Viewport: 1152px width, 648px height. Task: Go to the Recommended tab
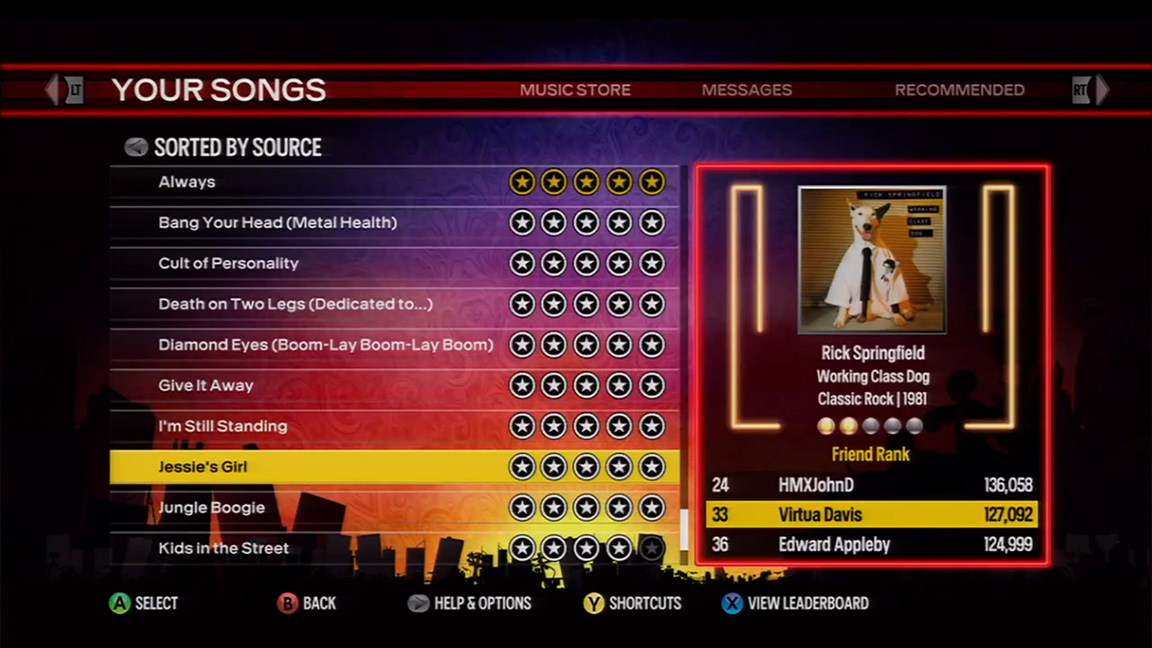[x=959, y=90]
